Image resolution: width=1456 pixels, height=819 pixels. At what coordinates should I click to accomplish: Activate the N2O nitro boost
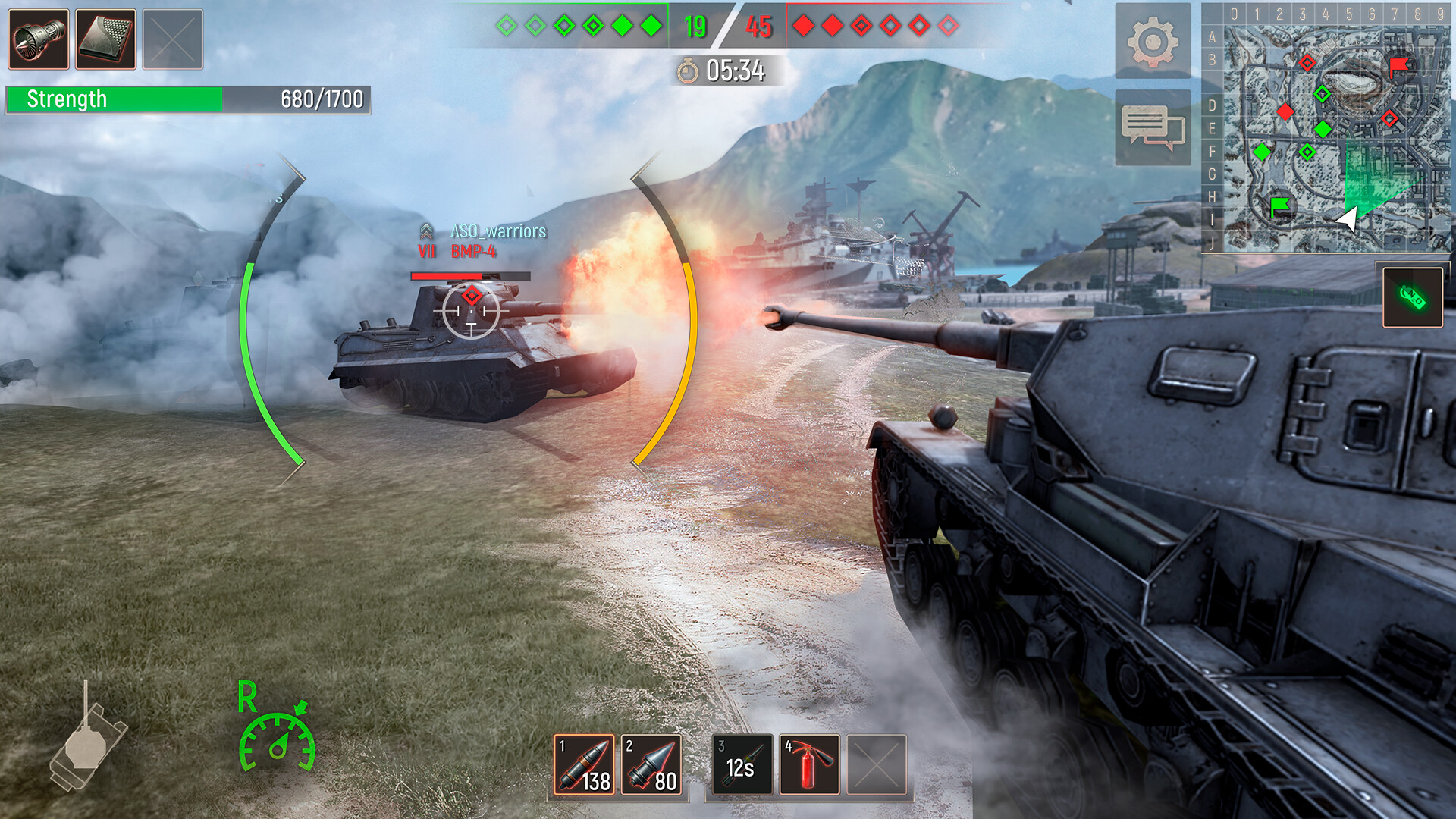1412,297
